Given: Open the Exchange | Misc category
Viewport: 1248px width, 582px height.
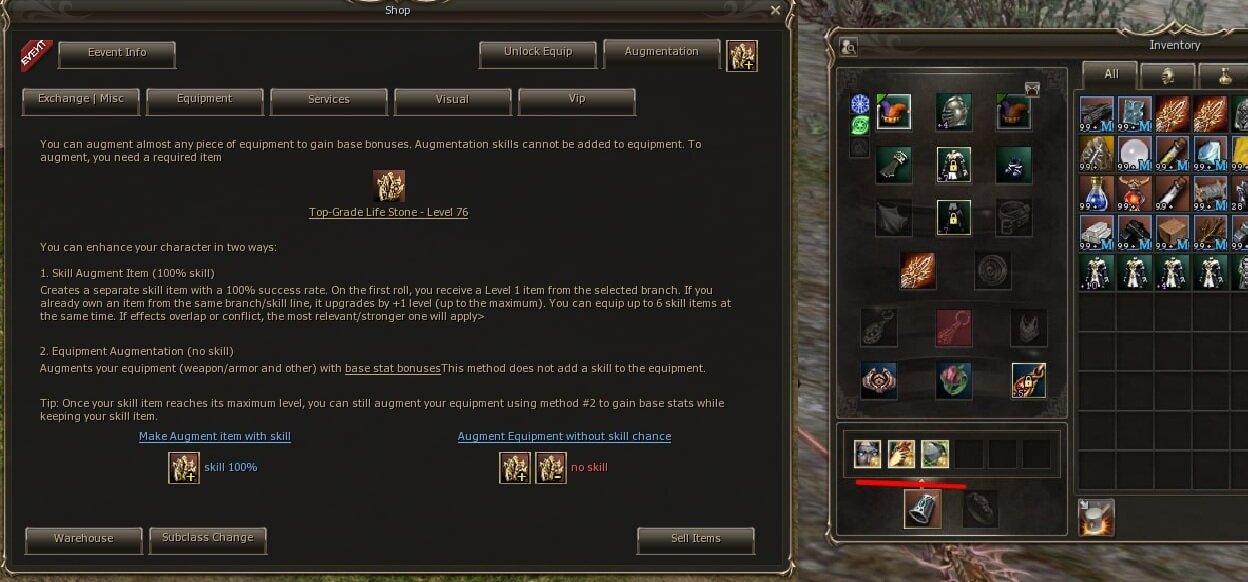Looking at the screenshot, I should [x=81, y=100].
